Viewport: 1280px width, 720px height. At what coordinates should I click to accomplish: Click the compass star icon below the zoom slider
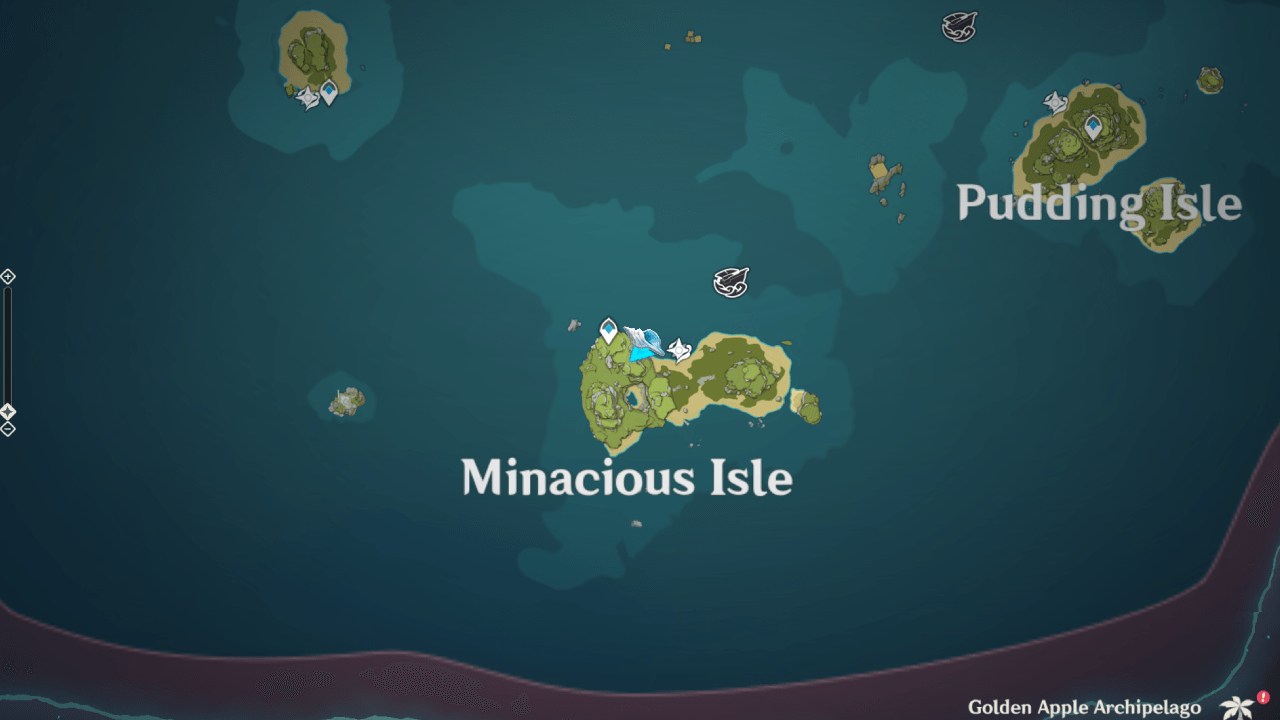click(x=7, y=409)
